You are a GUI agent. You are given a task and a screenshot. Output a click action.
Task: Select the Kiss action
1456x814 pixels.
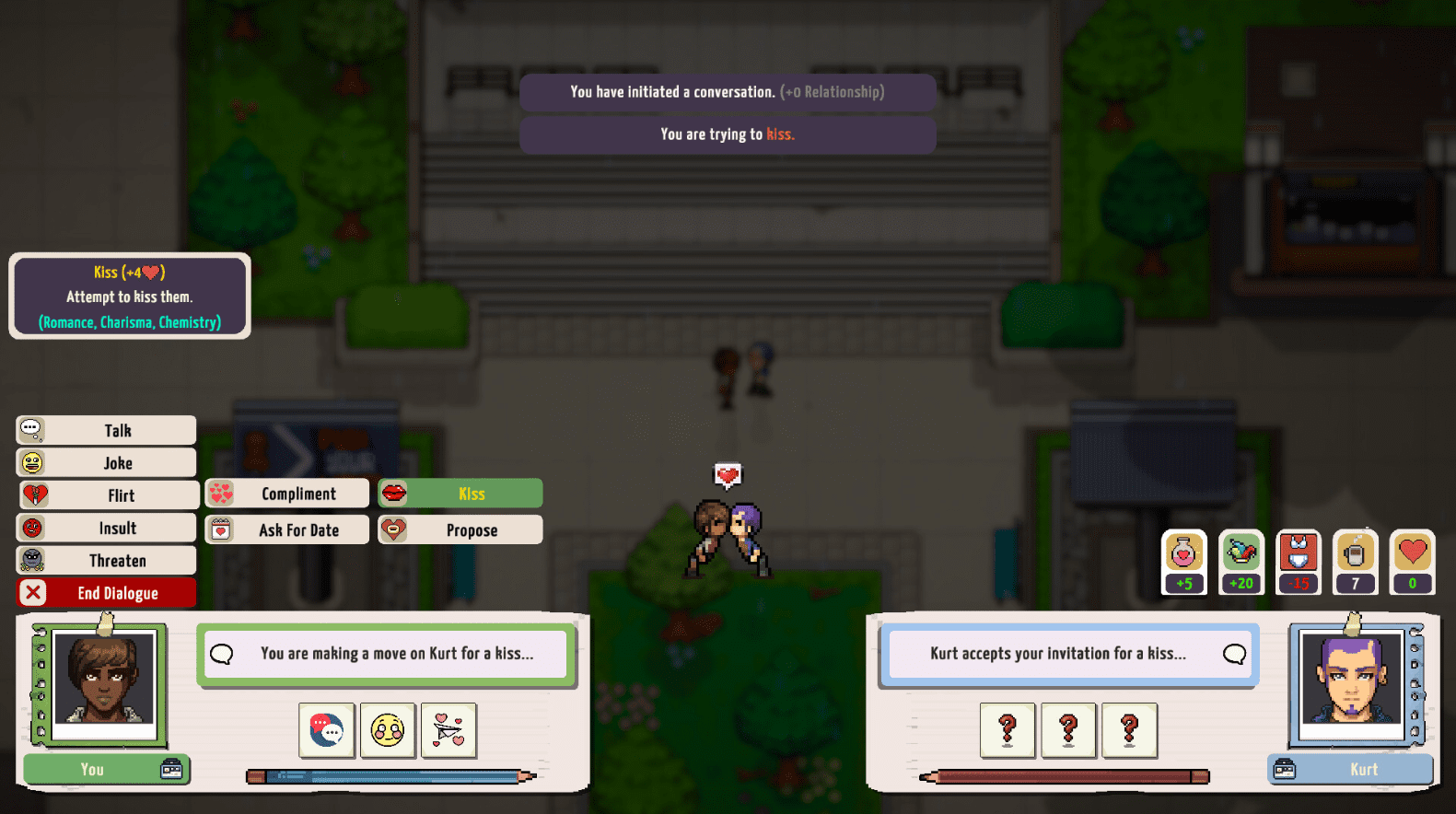coord(460,494)
